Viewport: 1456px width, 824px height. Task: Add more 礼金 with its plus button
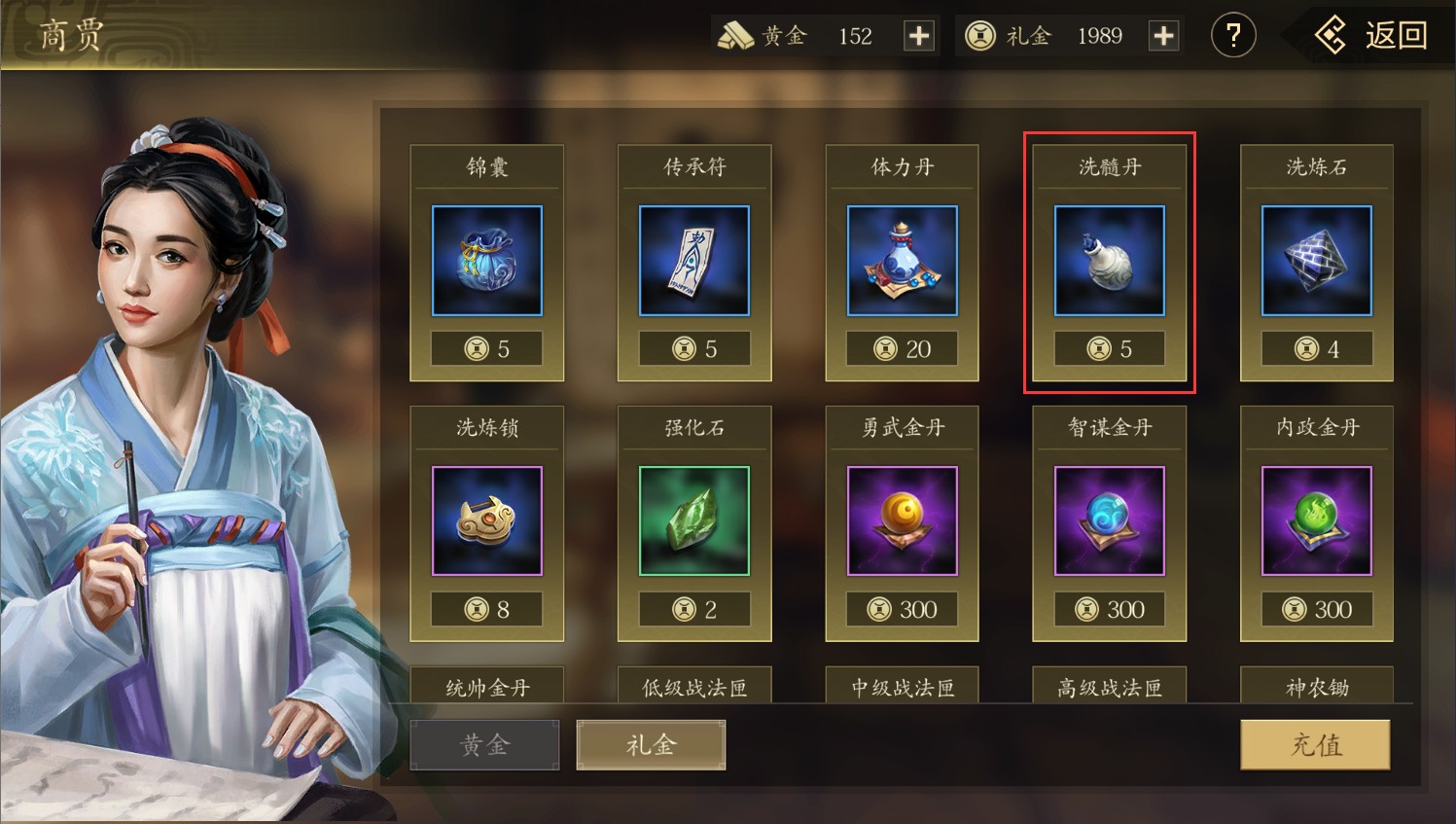point(1163,36)
